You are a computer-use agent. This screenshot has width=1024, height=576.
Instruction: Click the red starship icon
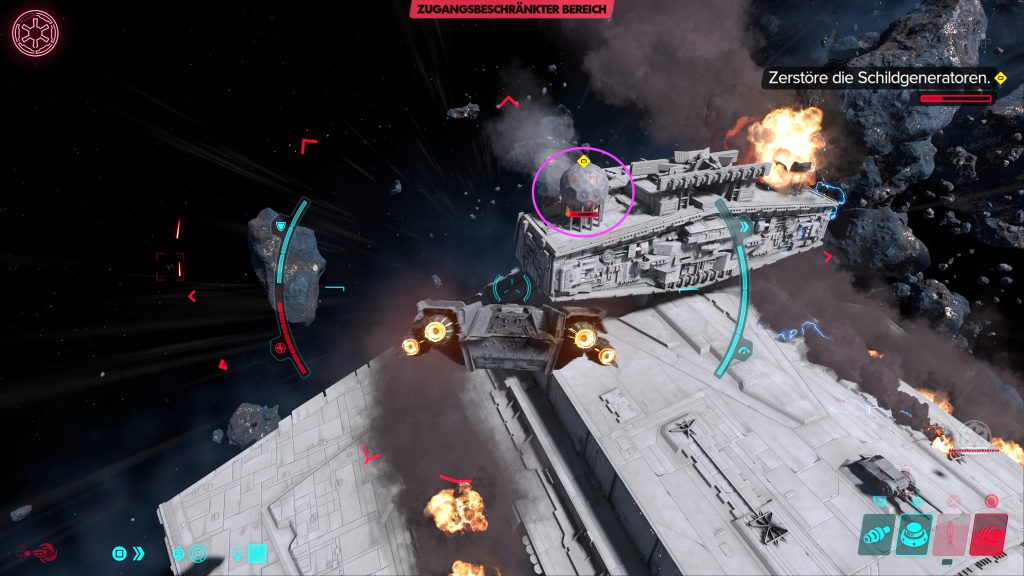tap(37, 552)
